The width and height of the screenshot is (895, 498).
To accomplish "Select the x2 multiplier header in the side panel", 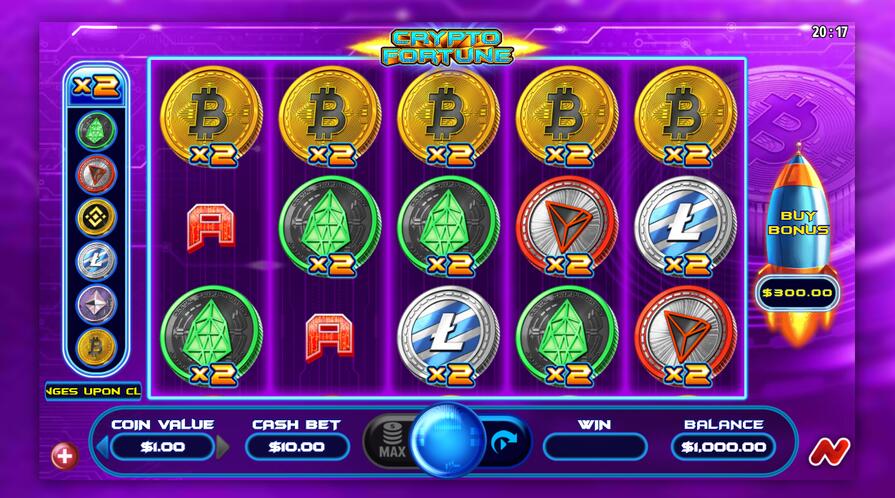I will (x=96, y=86).
